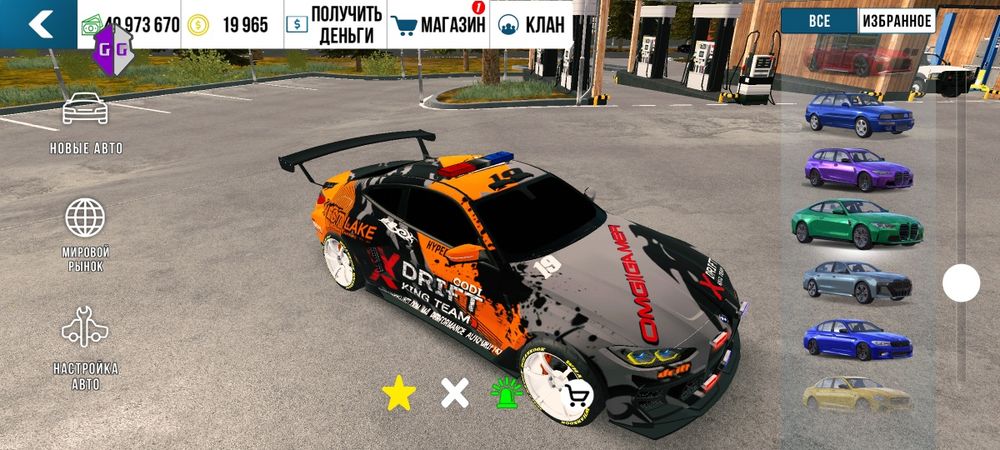Choose the grey sedan thumbnail
Screen dimensions: 1000x450
[858, 281]
